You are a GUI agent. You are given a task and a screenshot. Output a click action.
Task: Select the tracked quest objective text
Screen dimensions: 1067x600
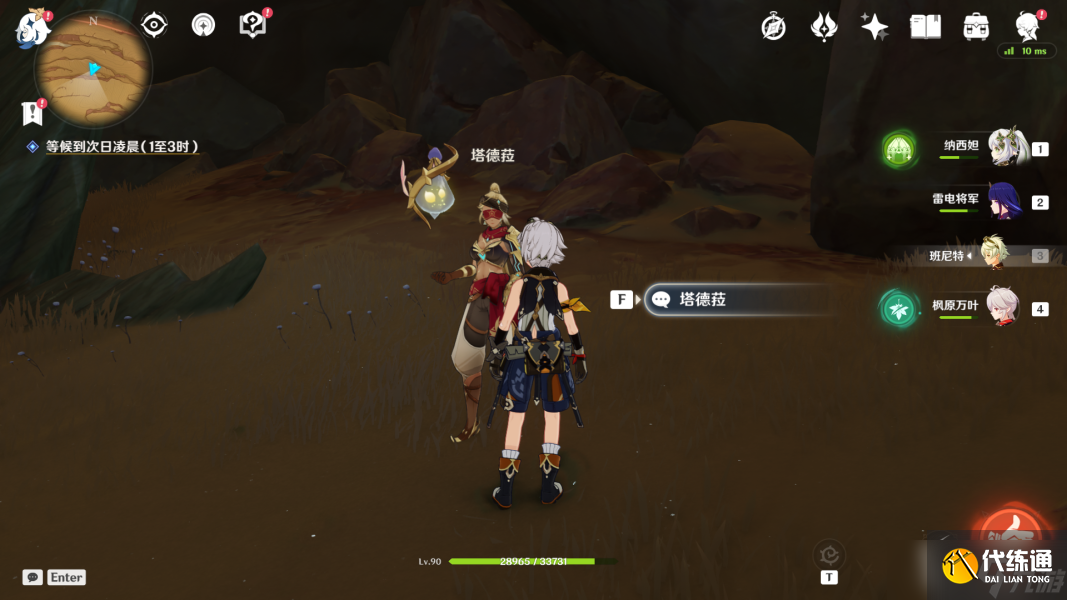(x=121, y=146)
